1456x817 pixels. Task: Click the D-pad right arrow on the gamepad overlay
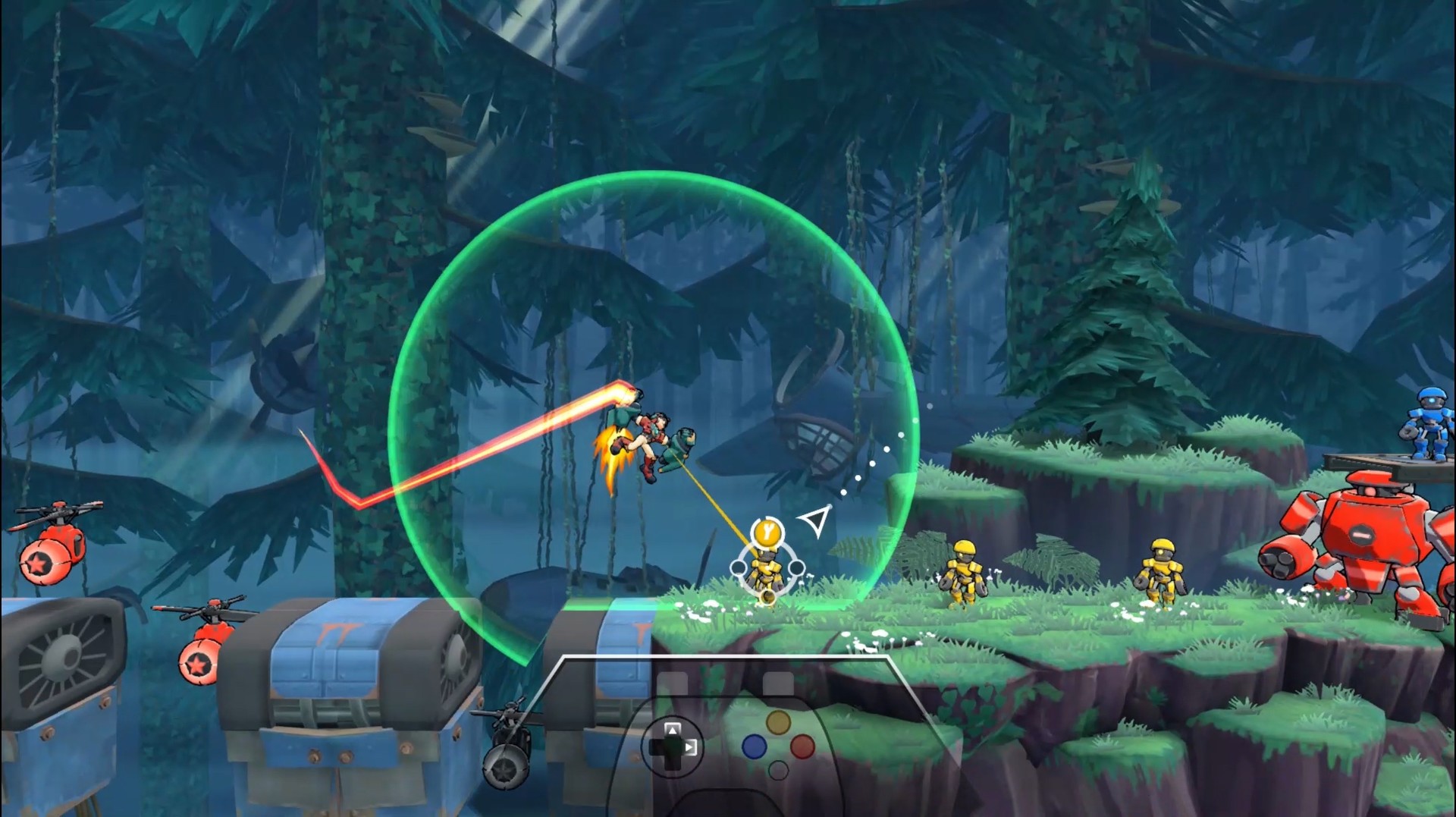[x=690, y=747]
